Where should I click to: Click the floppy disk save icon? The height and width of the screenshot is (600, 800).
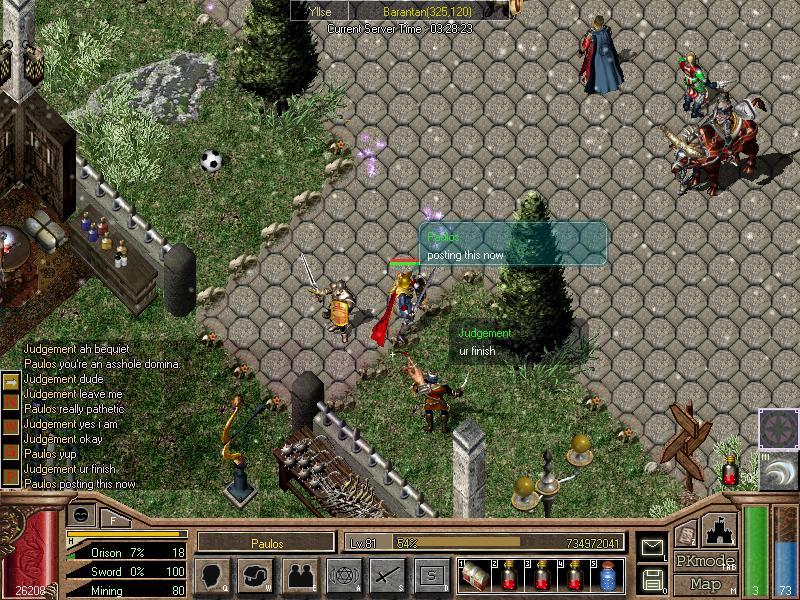coord(652,578)
